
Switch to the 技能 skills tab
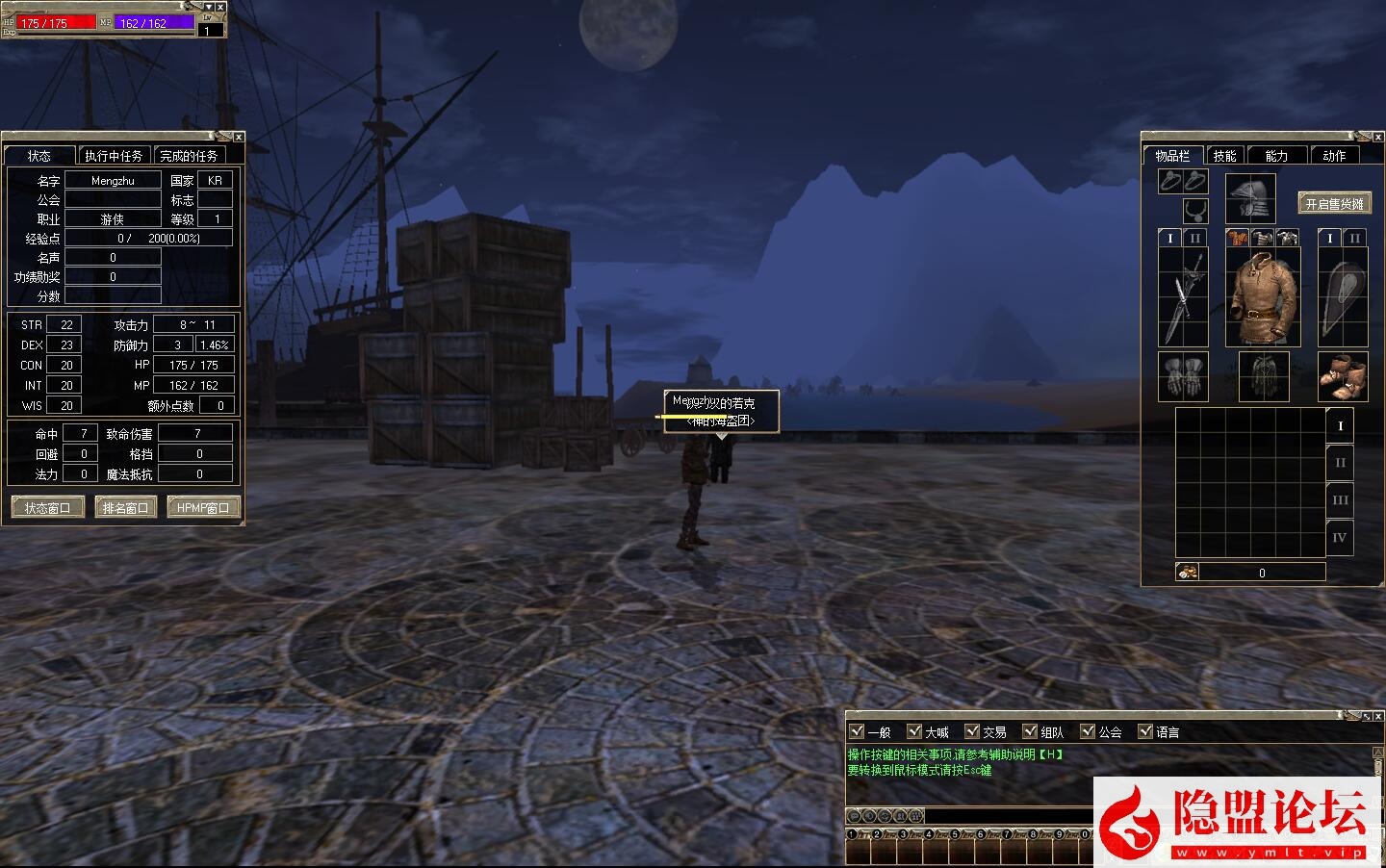[1224, 156]
